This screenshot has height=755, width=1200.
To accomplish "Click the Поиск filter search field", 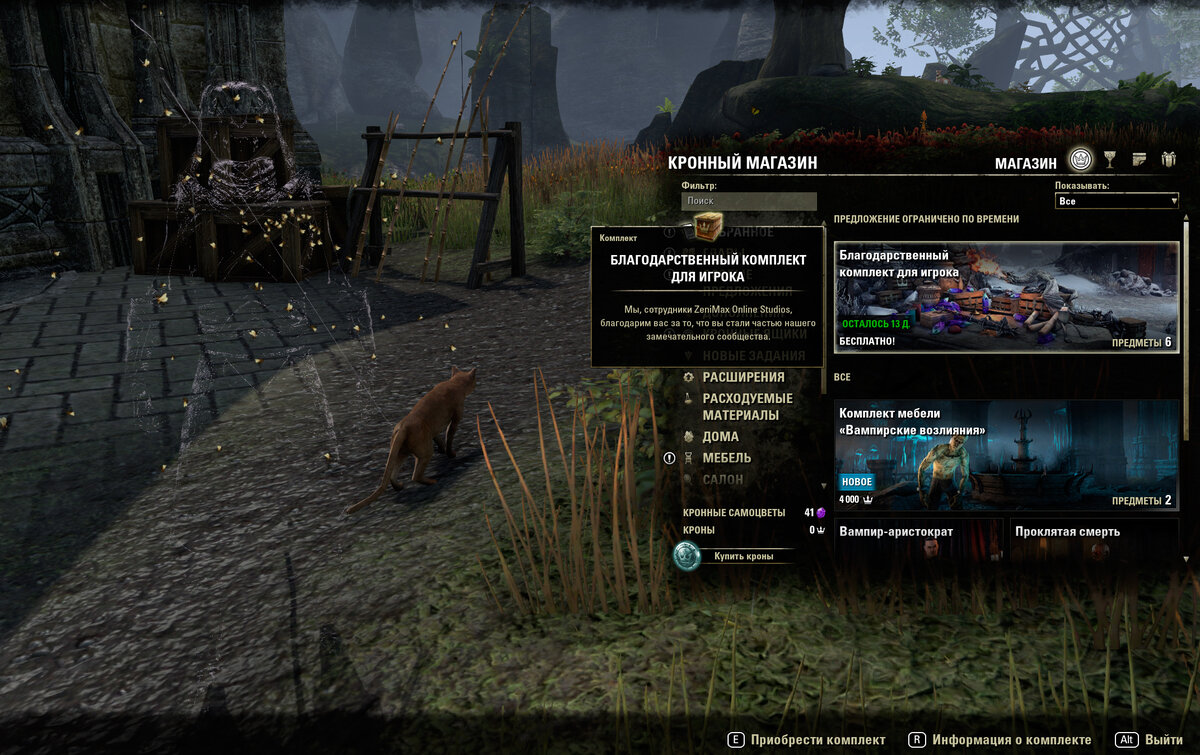I will 749,201.
